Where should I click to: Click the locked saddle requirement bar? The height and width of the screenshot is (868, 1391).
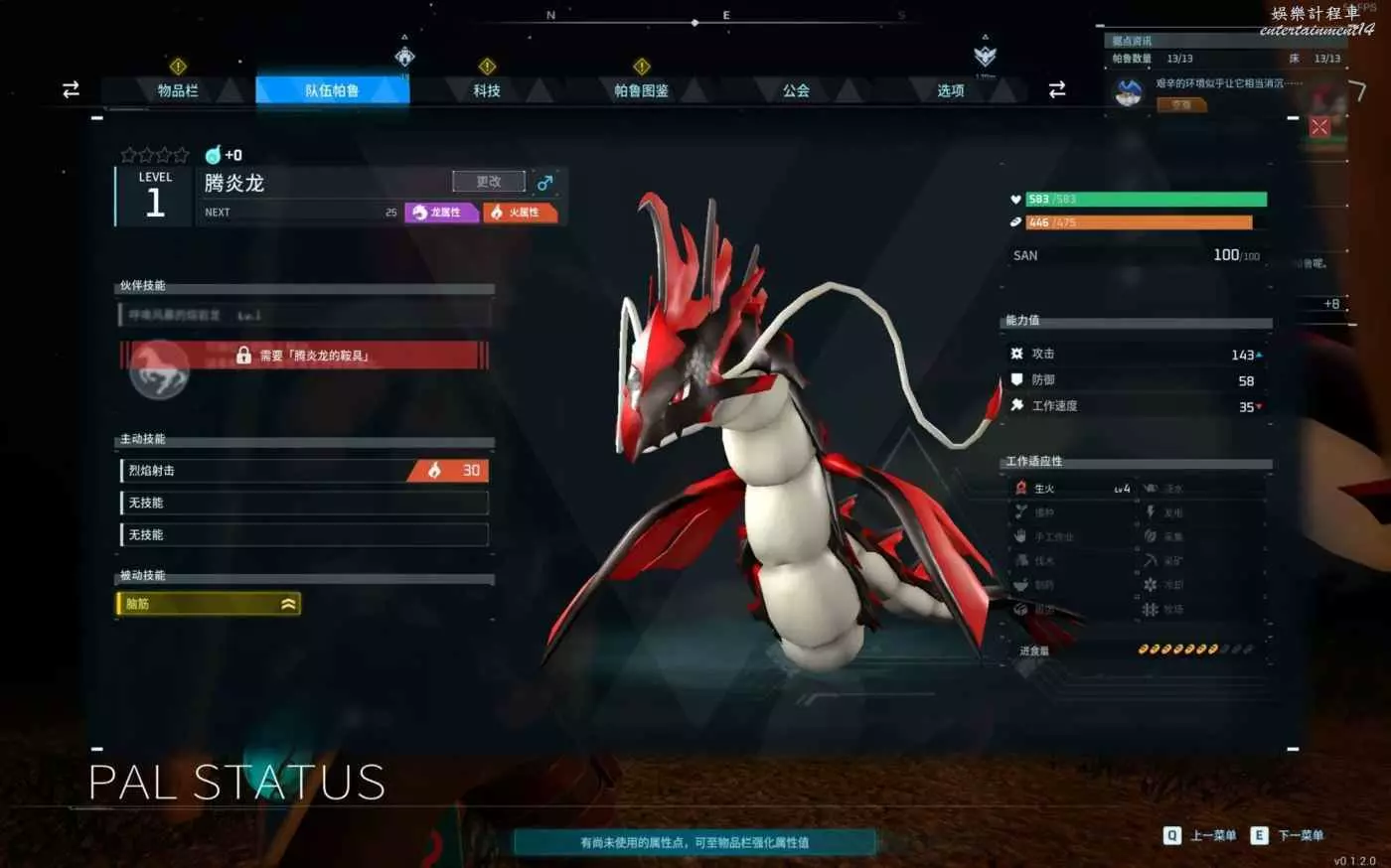tap(305, 356)
